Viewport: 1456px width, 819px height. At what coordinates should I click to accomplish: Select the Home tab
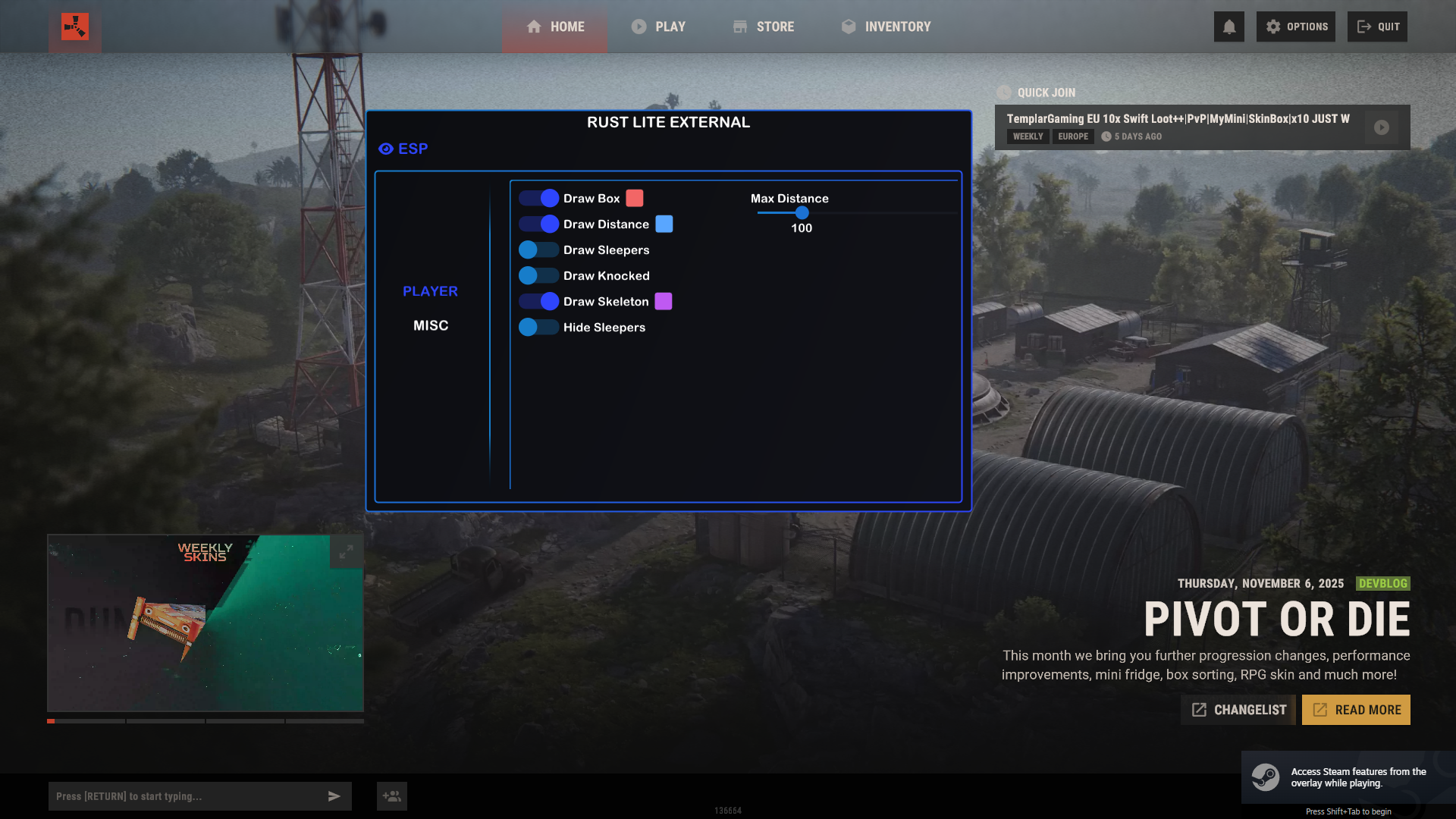555,27
